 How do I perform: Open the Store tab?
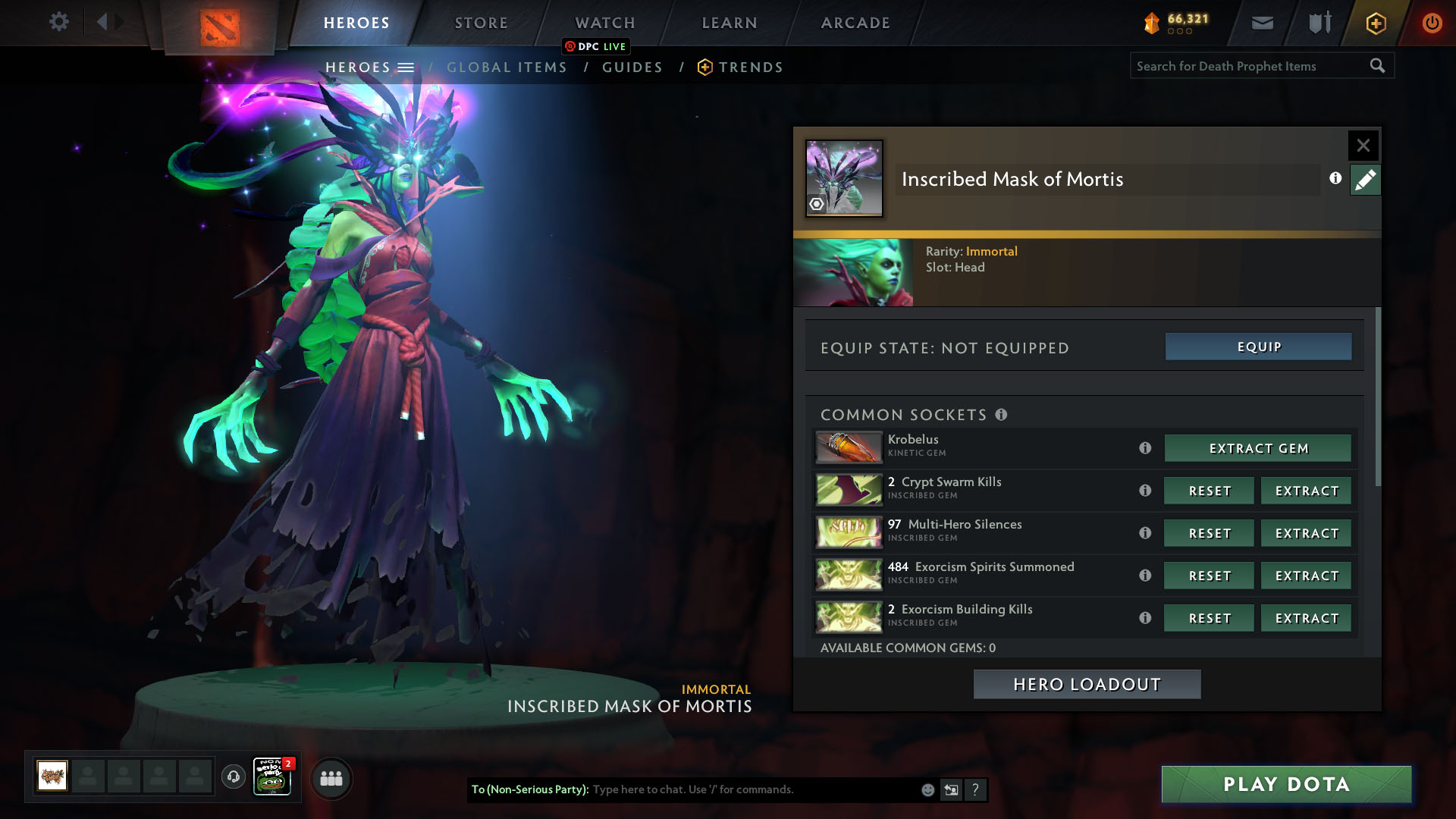point(481,23)
